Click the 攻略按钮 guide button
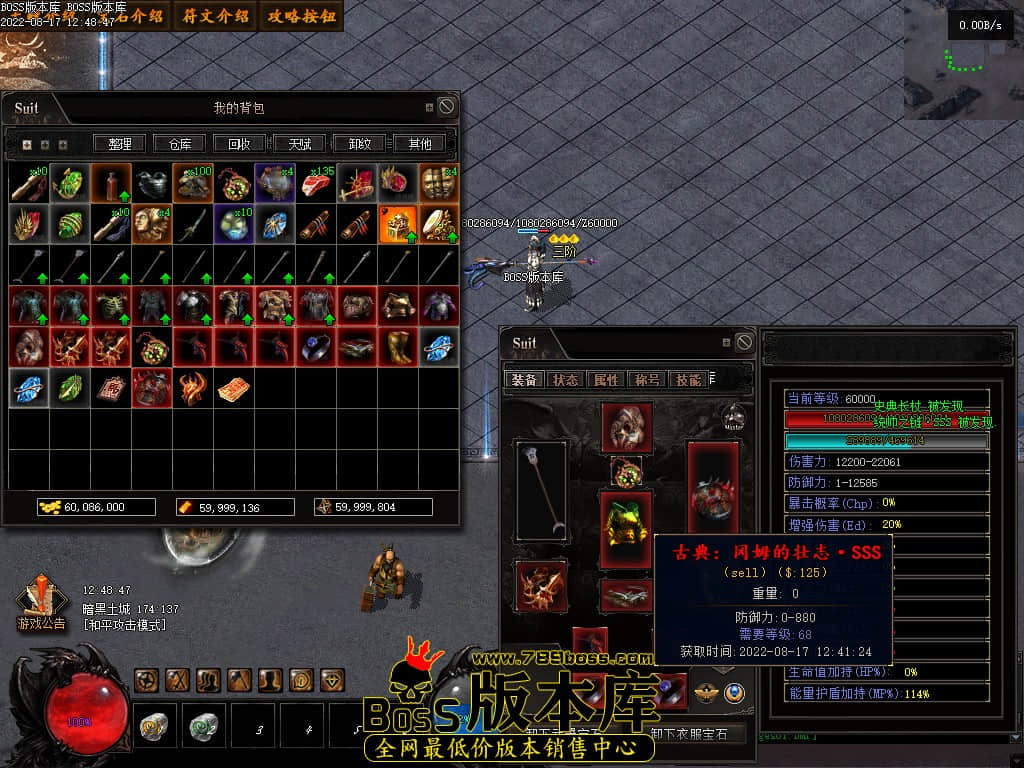Screen dimensions: 1024x768 pos(301,15)
